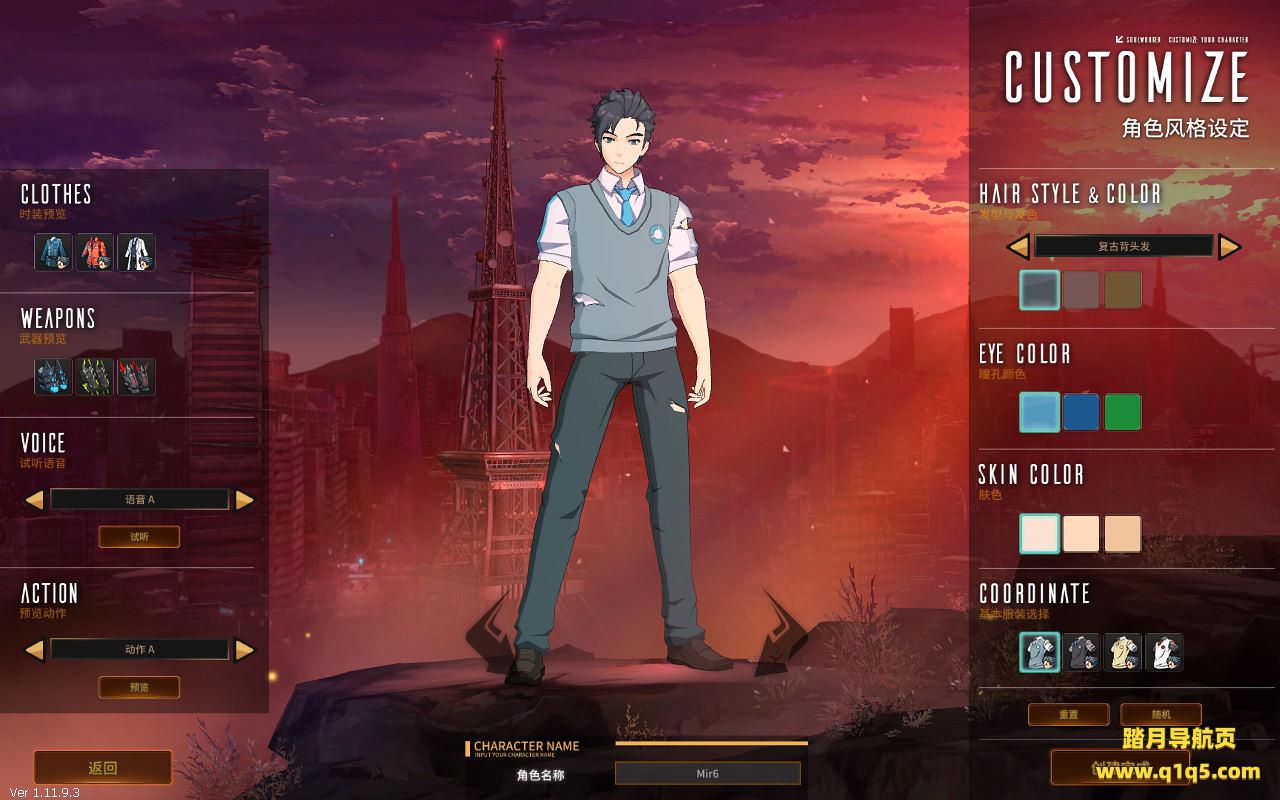The height and width of the screenshot is (800, 1280).
Task: Go to the previous action option
Action: coord(34,650)
